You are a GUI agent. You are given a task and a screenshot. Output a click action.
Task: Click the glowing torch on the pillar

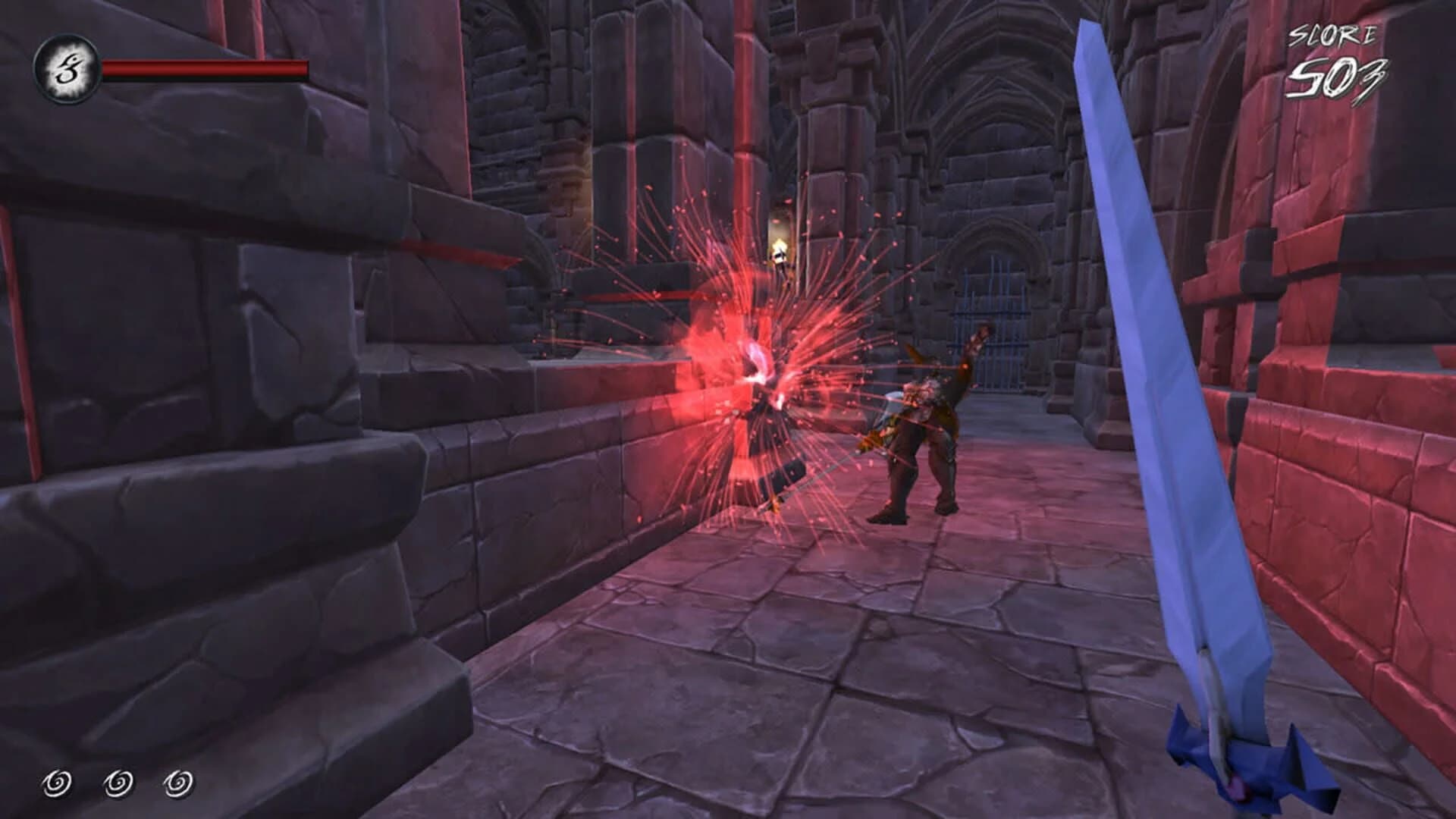[x=781, y=250]
